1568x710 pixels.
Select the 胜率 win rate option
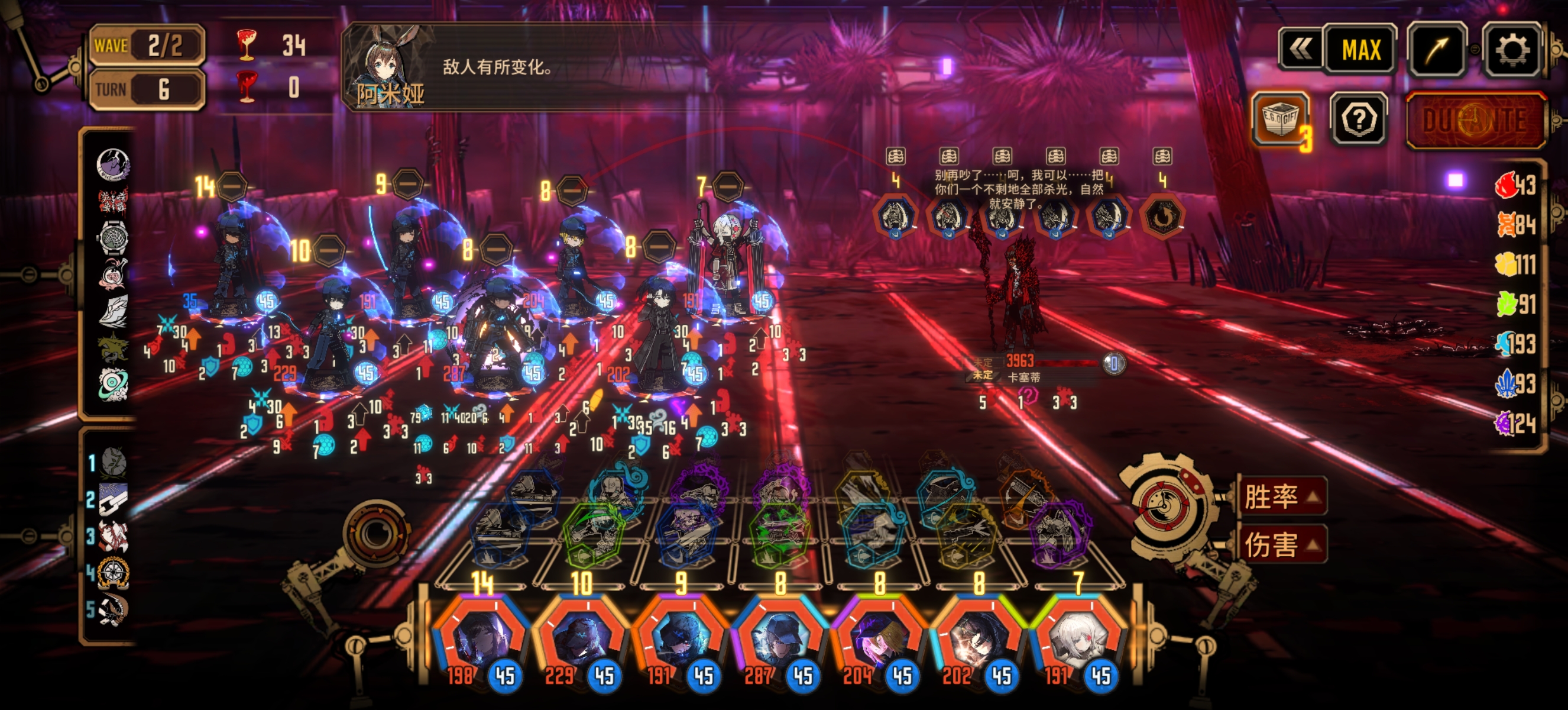pos(1282,496)
